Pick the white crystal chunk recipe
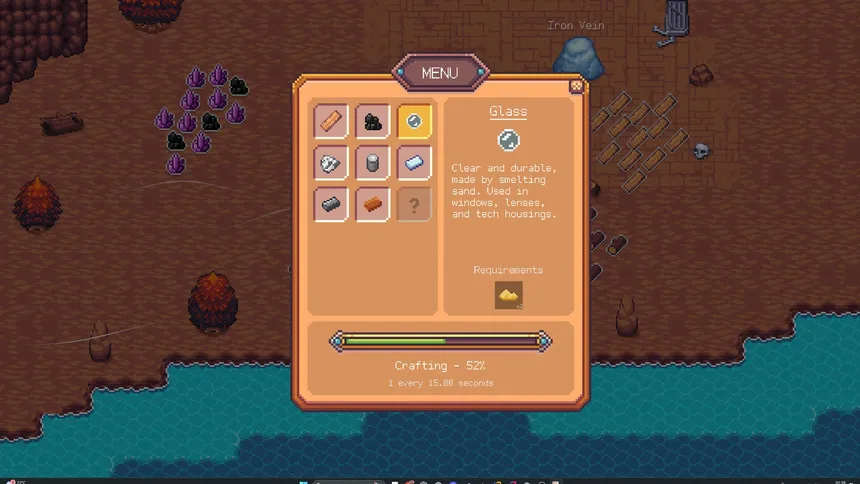Image resolution: width=860 pixels, height=484 pixels. (331, 163)
